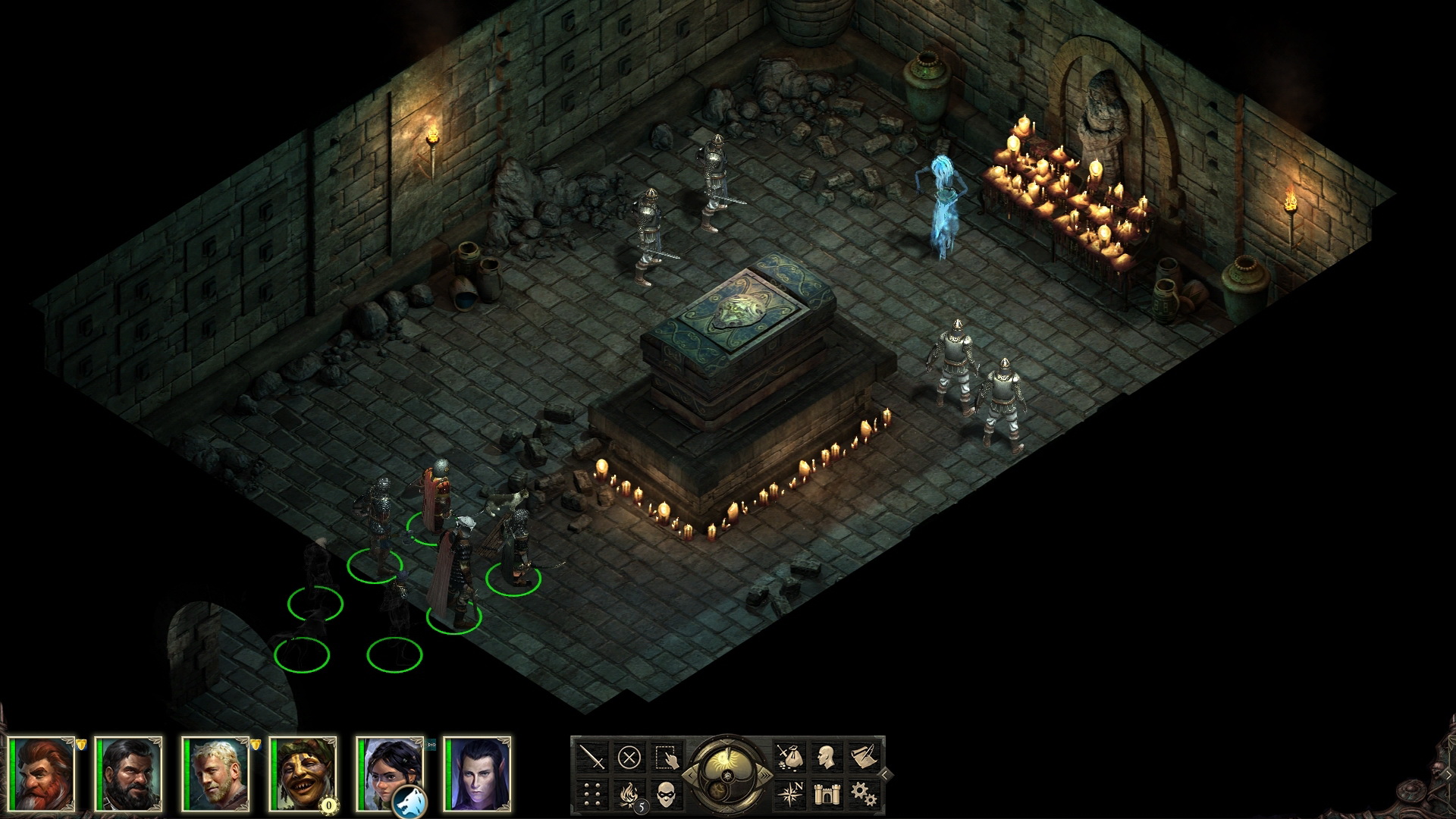
Task: Activate slow motion with left clock arrow
Action: pos(692,775)
